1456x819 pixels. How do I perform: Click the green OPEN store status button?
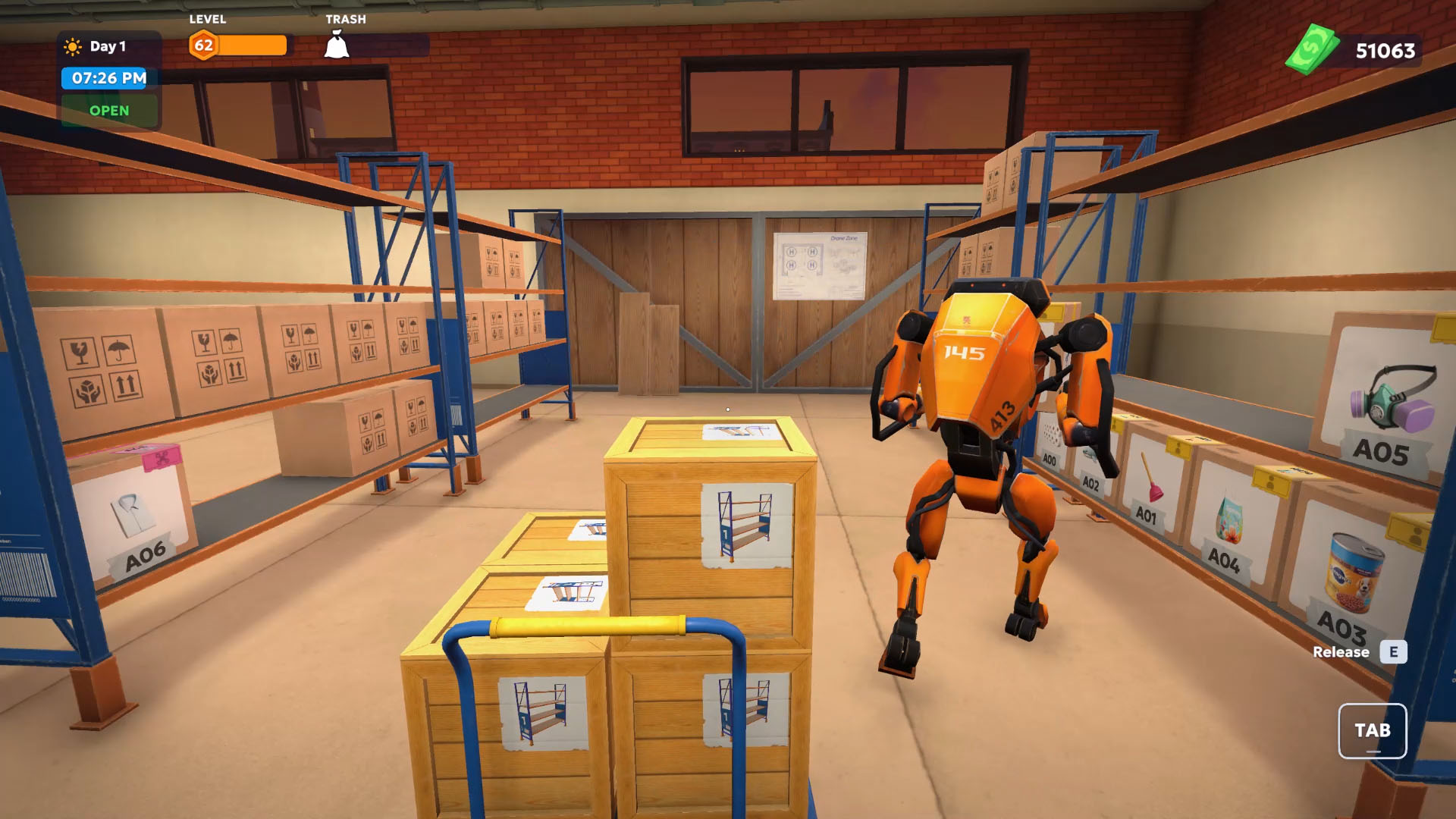tap(108, 111)
